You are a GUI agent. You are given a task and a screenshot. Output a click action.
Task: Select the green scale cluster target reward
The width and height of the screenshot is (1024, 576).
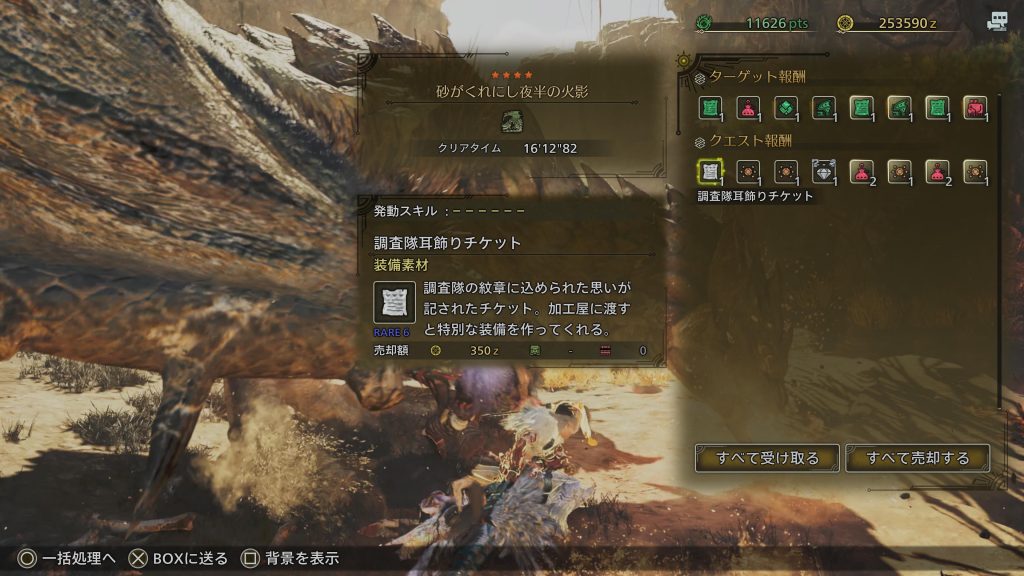click(x=786, y=107)
